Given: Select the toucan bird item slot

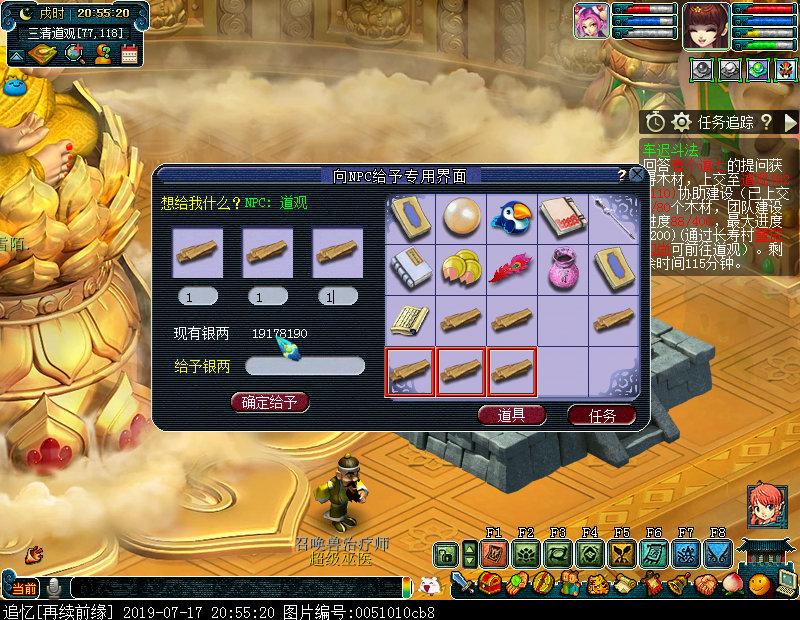Looking at the screenshot, I should click(512, 217).
